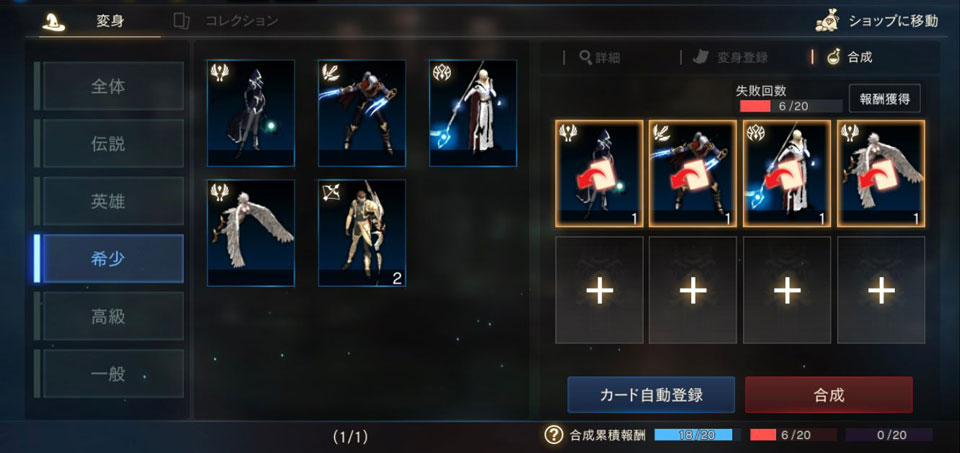Filter by 一般 rarity
Screen dimensions: 960x453
tap(109, 374)
